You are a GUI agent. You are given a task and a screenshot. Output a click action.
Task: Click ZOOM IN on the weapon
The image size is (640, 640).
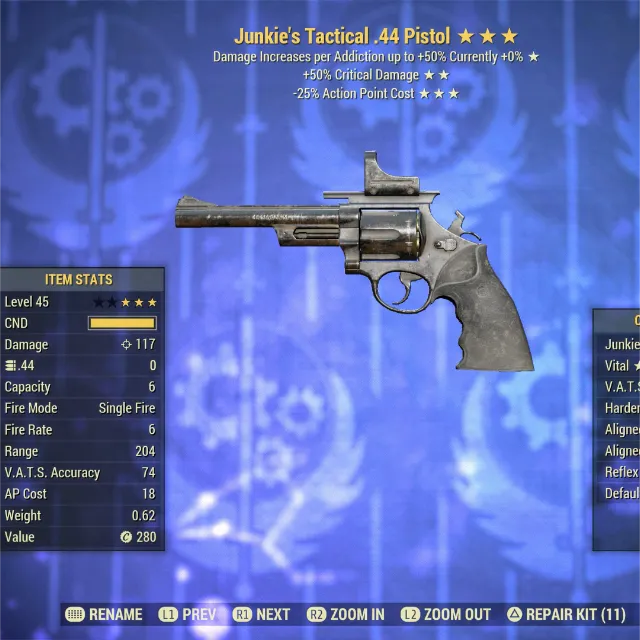[348, 614]
